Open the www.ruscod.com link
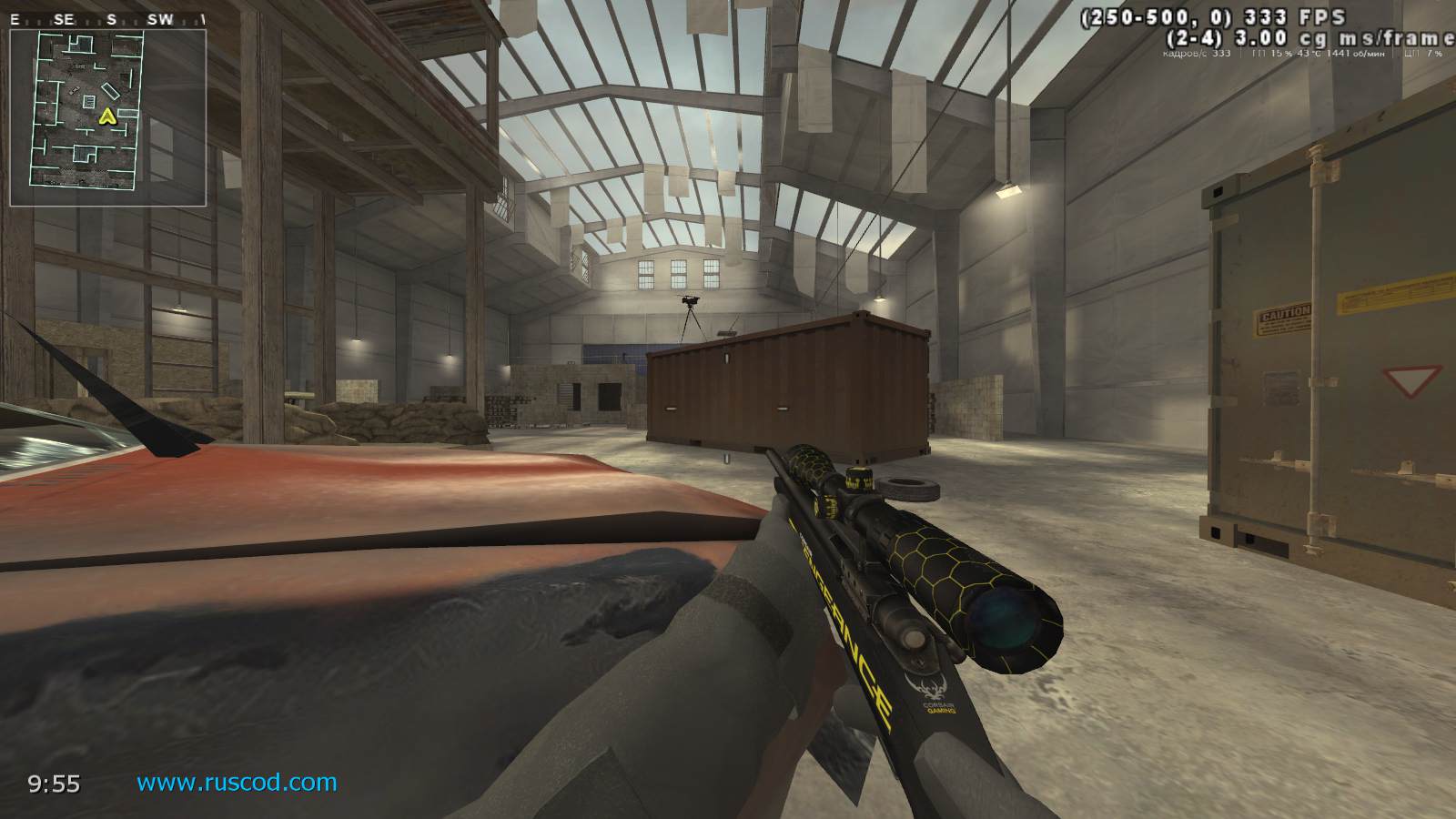This screenshot has width=1456, height=819. (237, 783)
